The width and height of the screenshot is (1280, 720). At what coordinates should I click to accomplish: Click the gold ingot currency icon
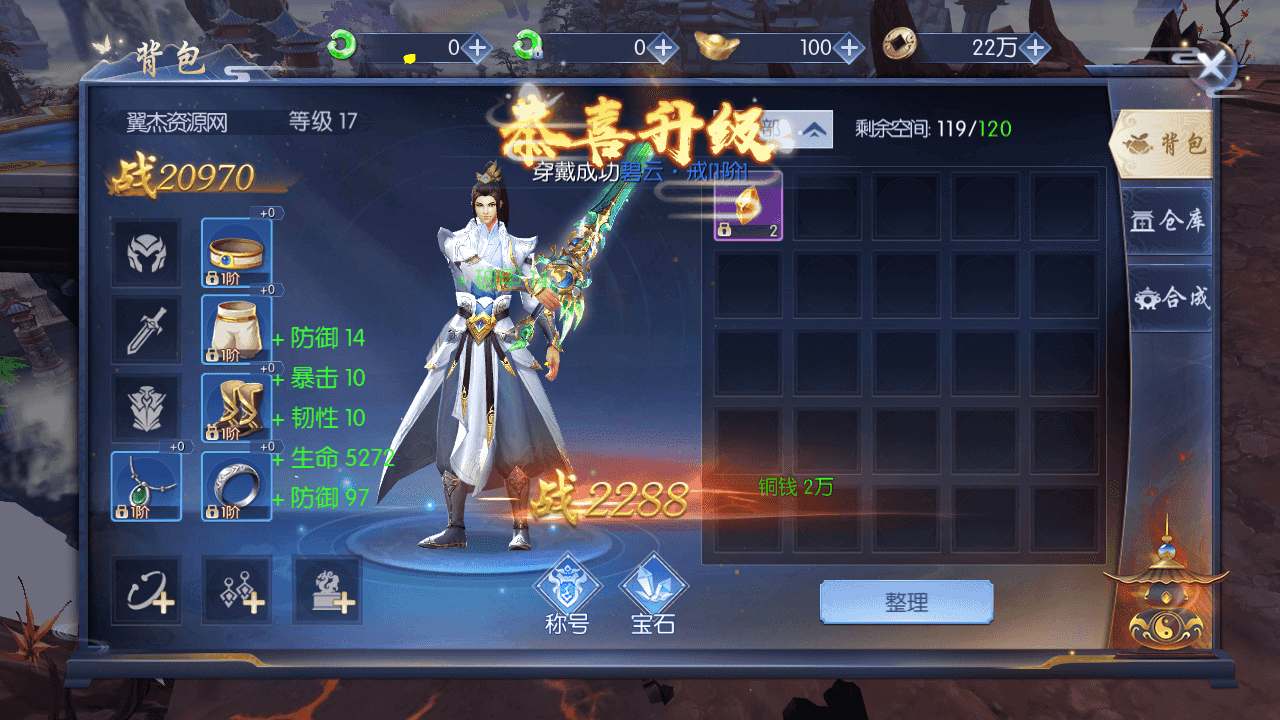tap(714, 46)
